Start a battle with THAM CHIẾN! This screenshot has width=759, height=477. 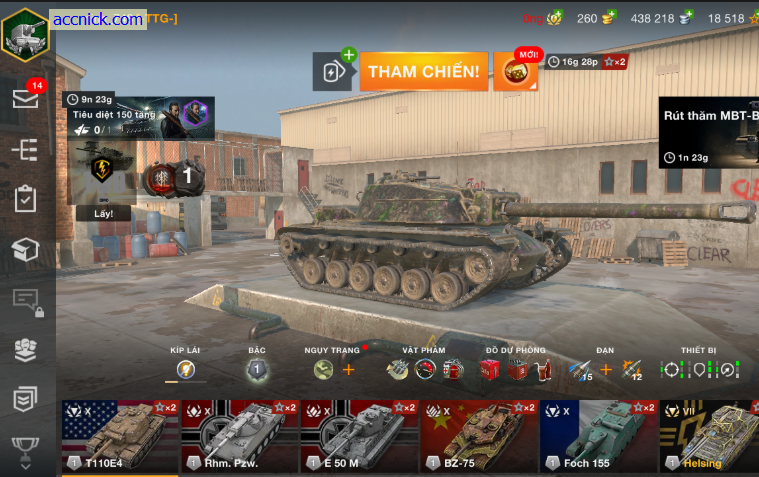point(424,71)
